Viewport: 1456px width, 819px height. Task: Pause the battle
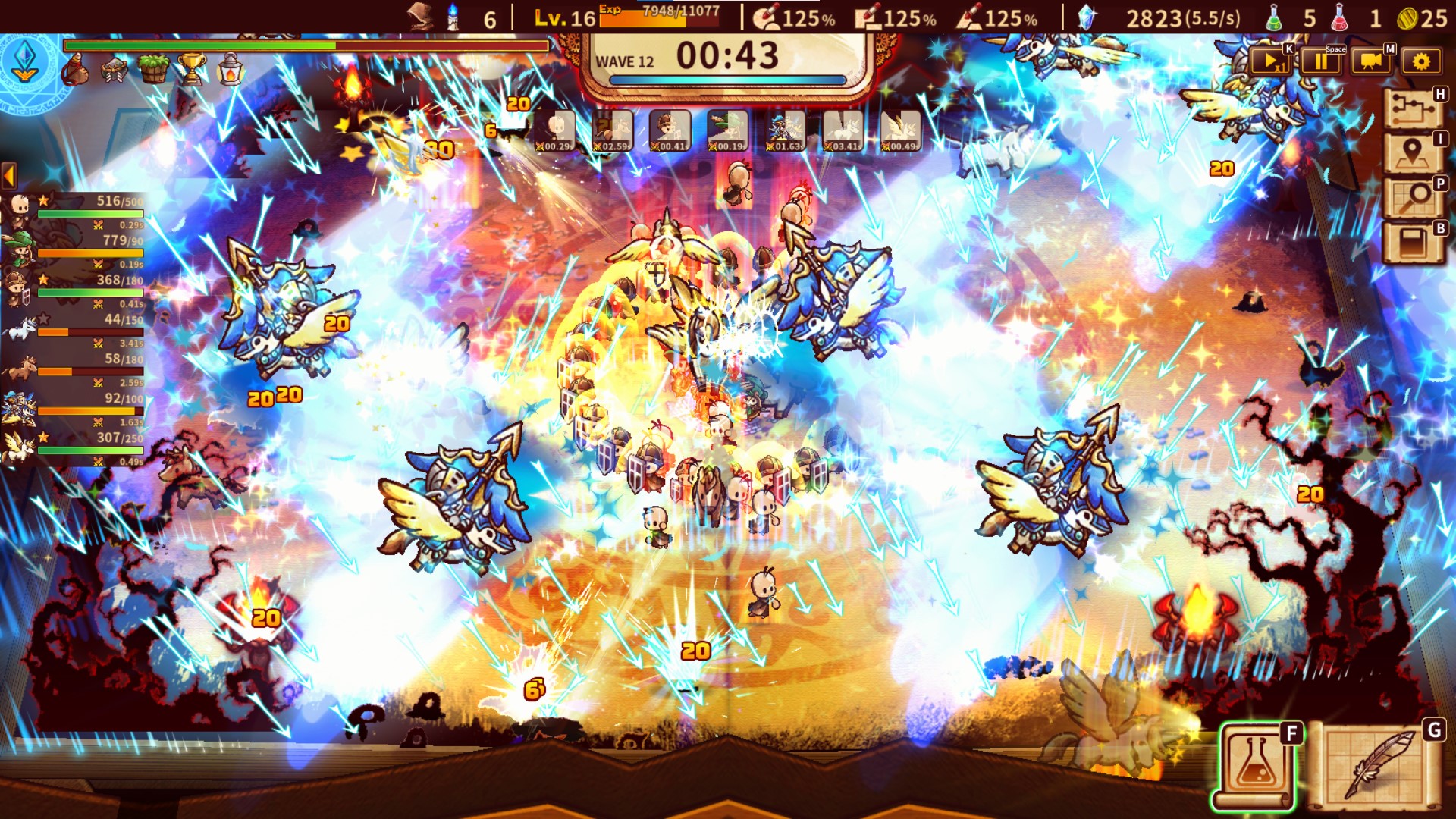click(x=1320, y=61)
